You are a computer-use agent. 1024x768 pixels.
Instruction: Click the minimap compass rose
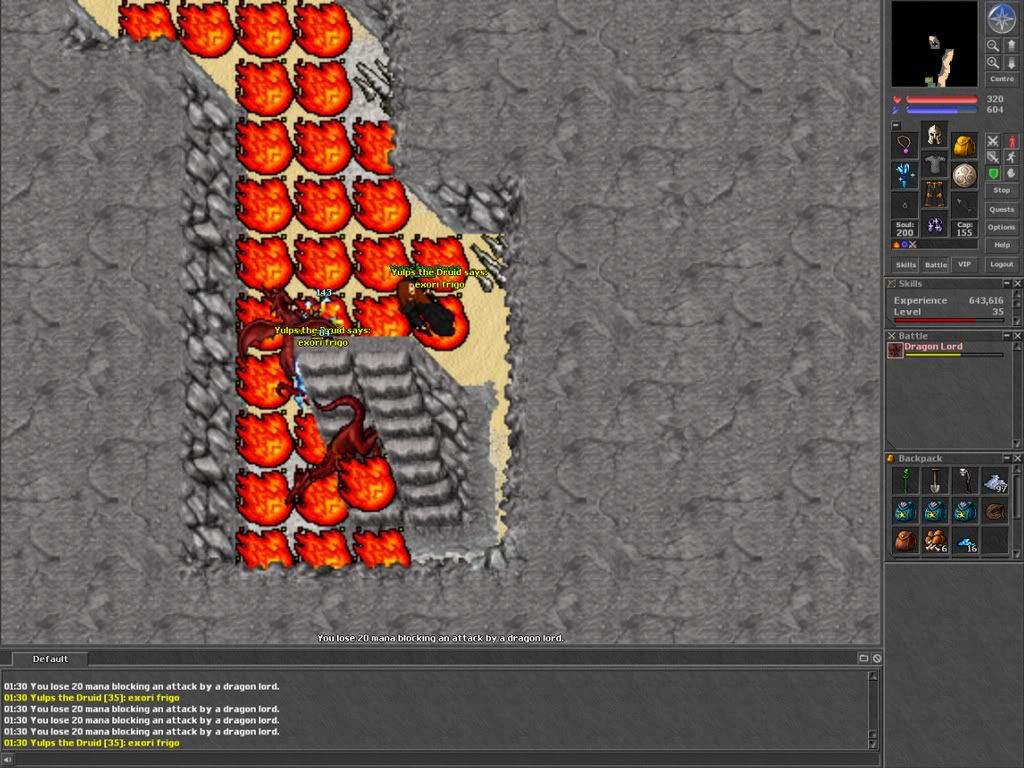tap(1001, 19)
